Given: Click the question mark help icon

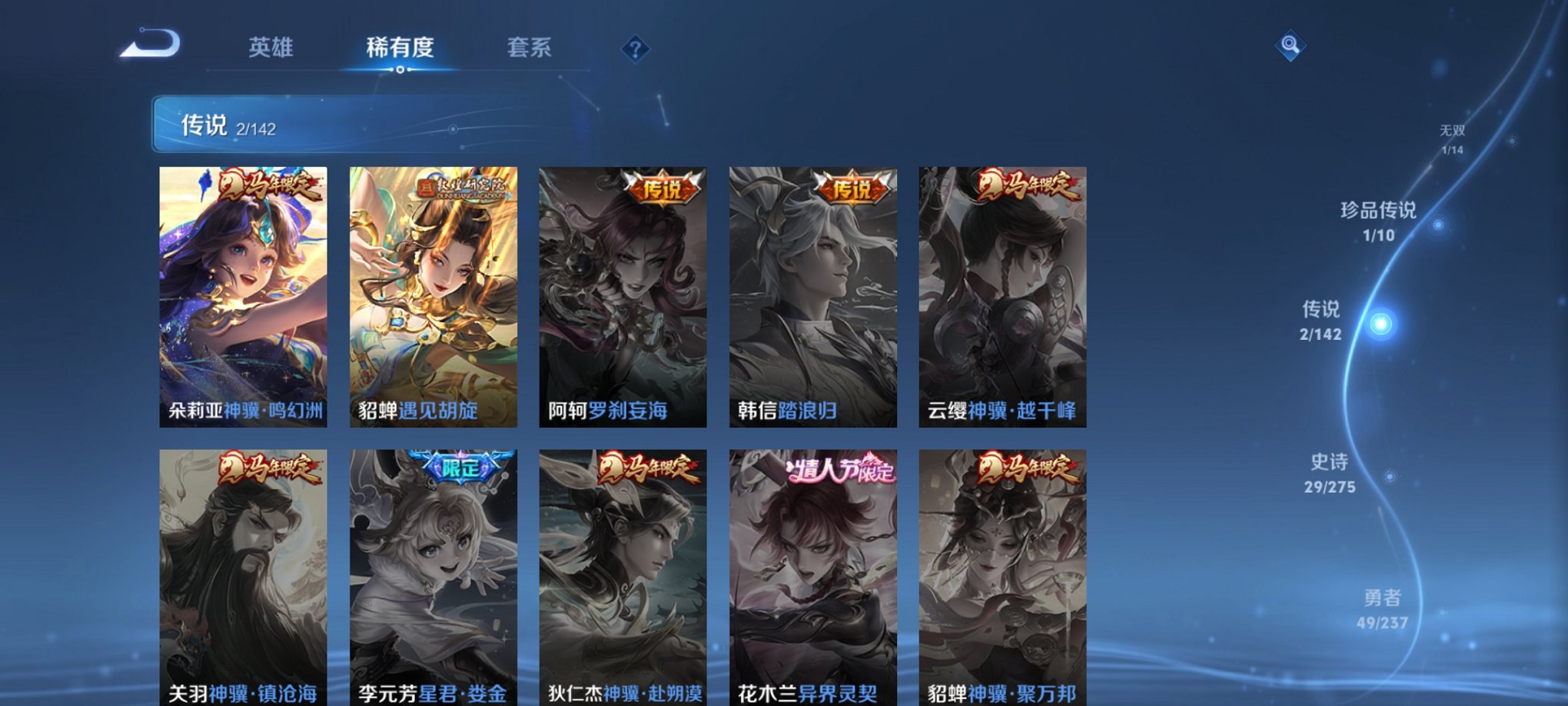Looking at the screenshot, I should tap(634, 48).
